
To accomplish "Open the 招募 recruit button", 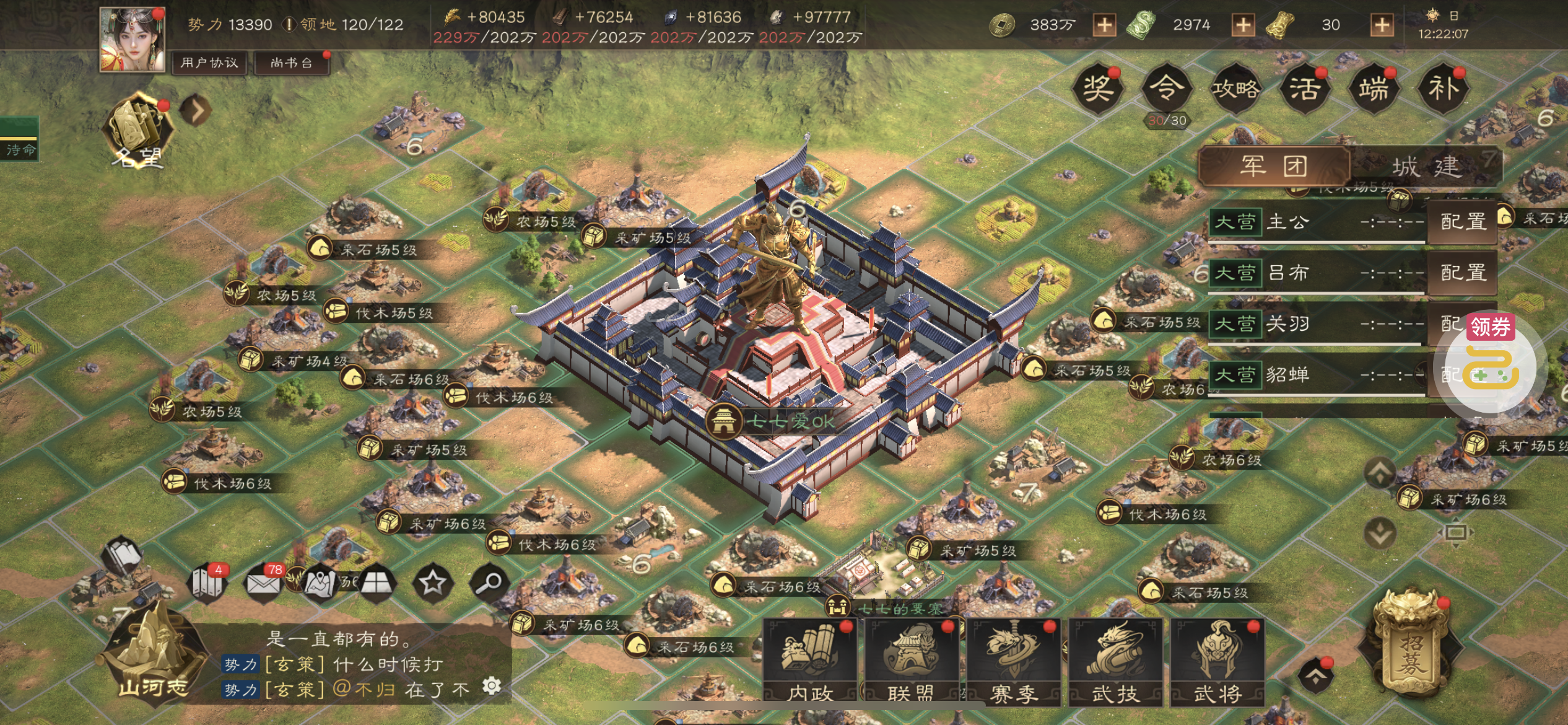I will pos(1411,651).
